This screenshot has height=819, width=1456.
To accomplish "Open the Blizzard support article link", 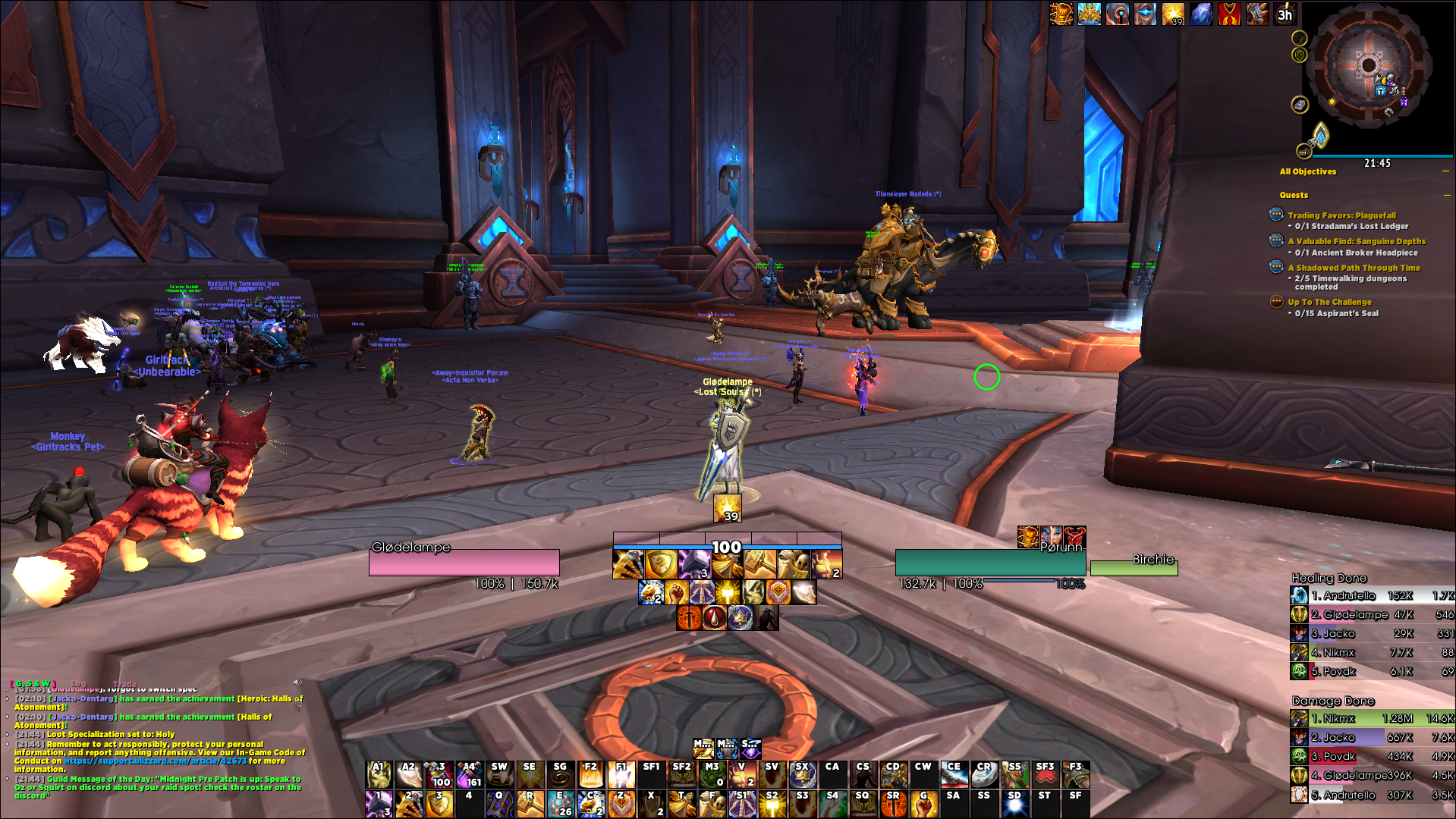I will (x=155, y=761).
